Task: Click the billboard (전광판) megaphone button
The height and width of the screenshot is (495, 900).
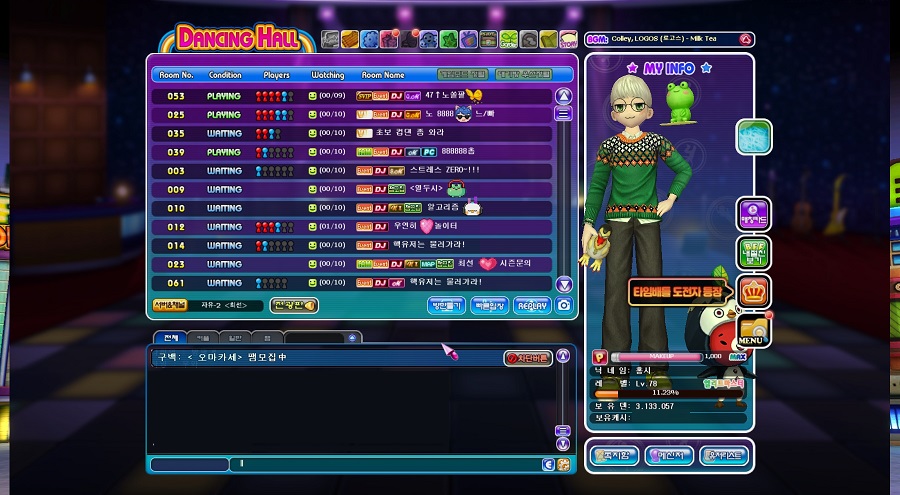Action: click(x=295, y=305)
